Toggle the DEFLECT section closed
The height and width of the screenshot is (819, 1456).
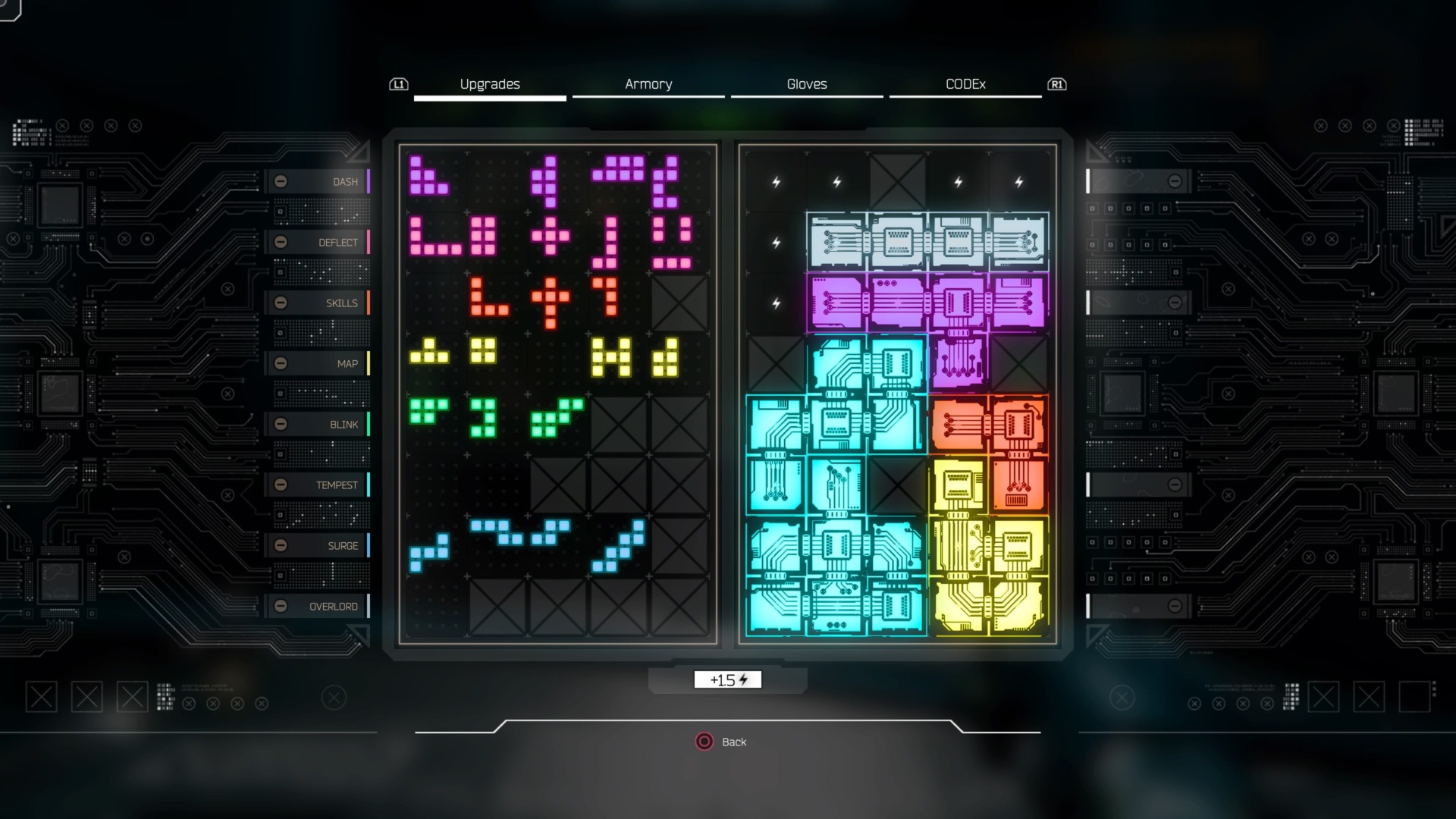(x=283, y=242)
